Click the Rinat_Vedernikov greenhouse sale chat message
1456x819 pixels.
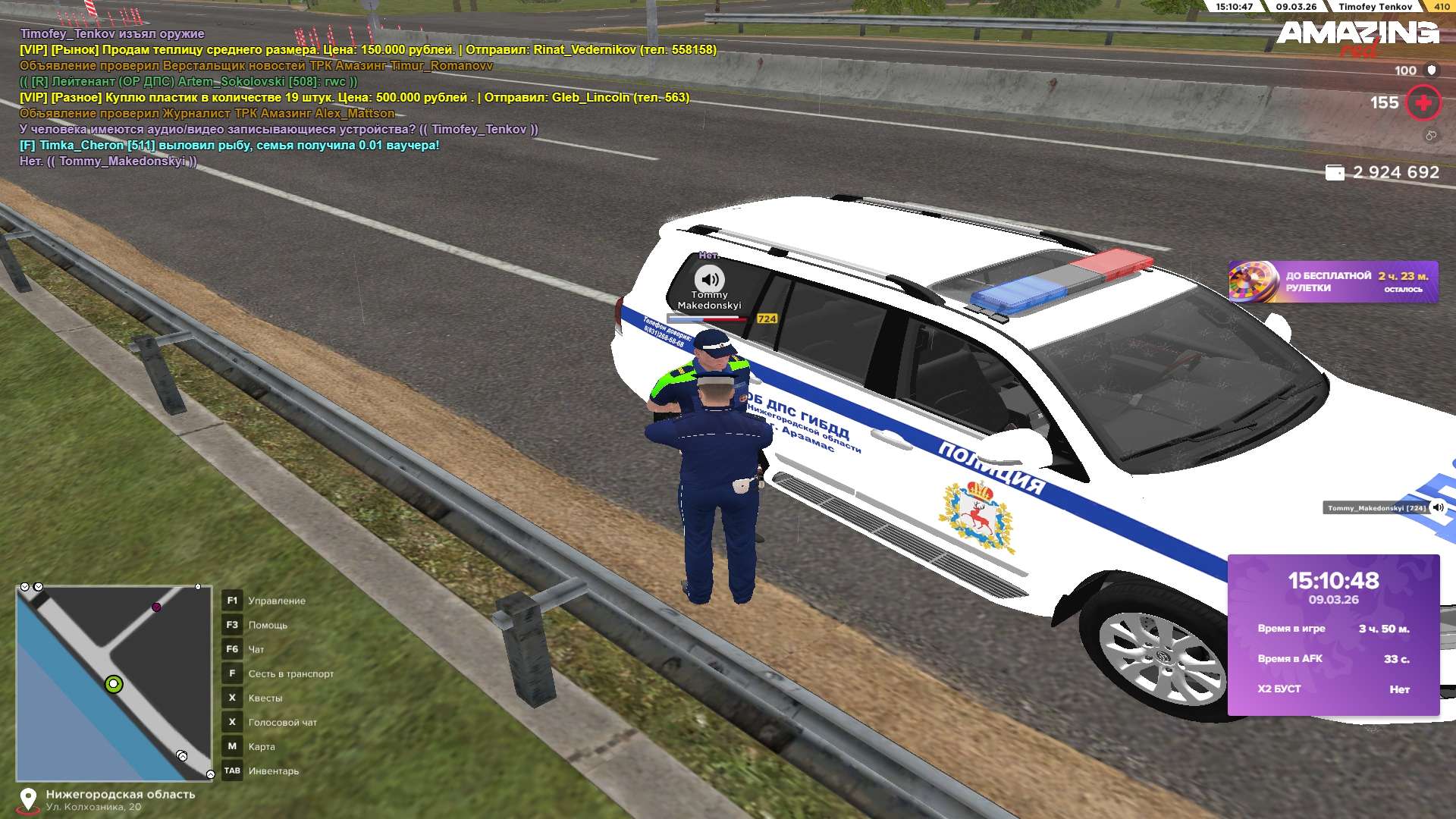[368, 49]
